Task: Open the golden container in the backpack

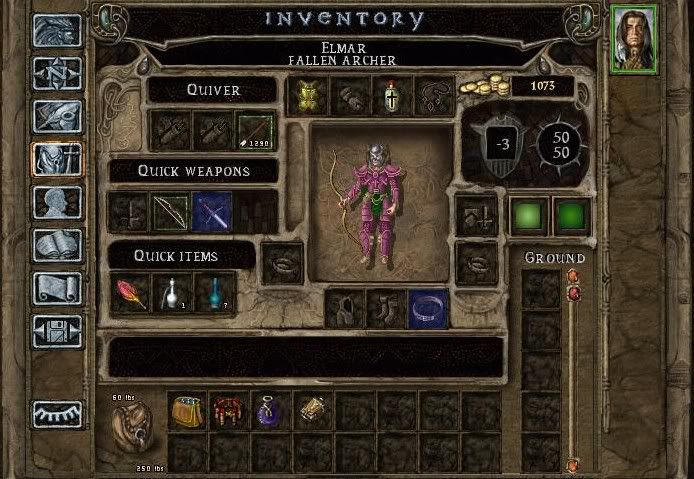Action: point(187,410)
